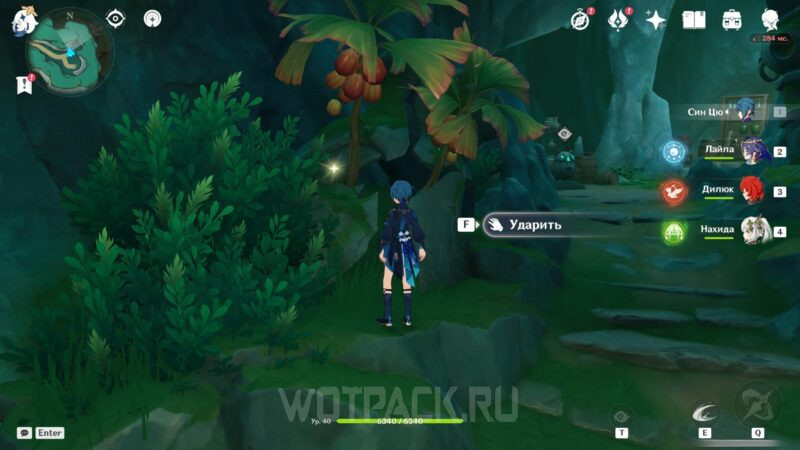Switch to party member Нахида
The image size is (800, 450).
click(x=751, y=231)
